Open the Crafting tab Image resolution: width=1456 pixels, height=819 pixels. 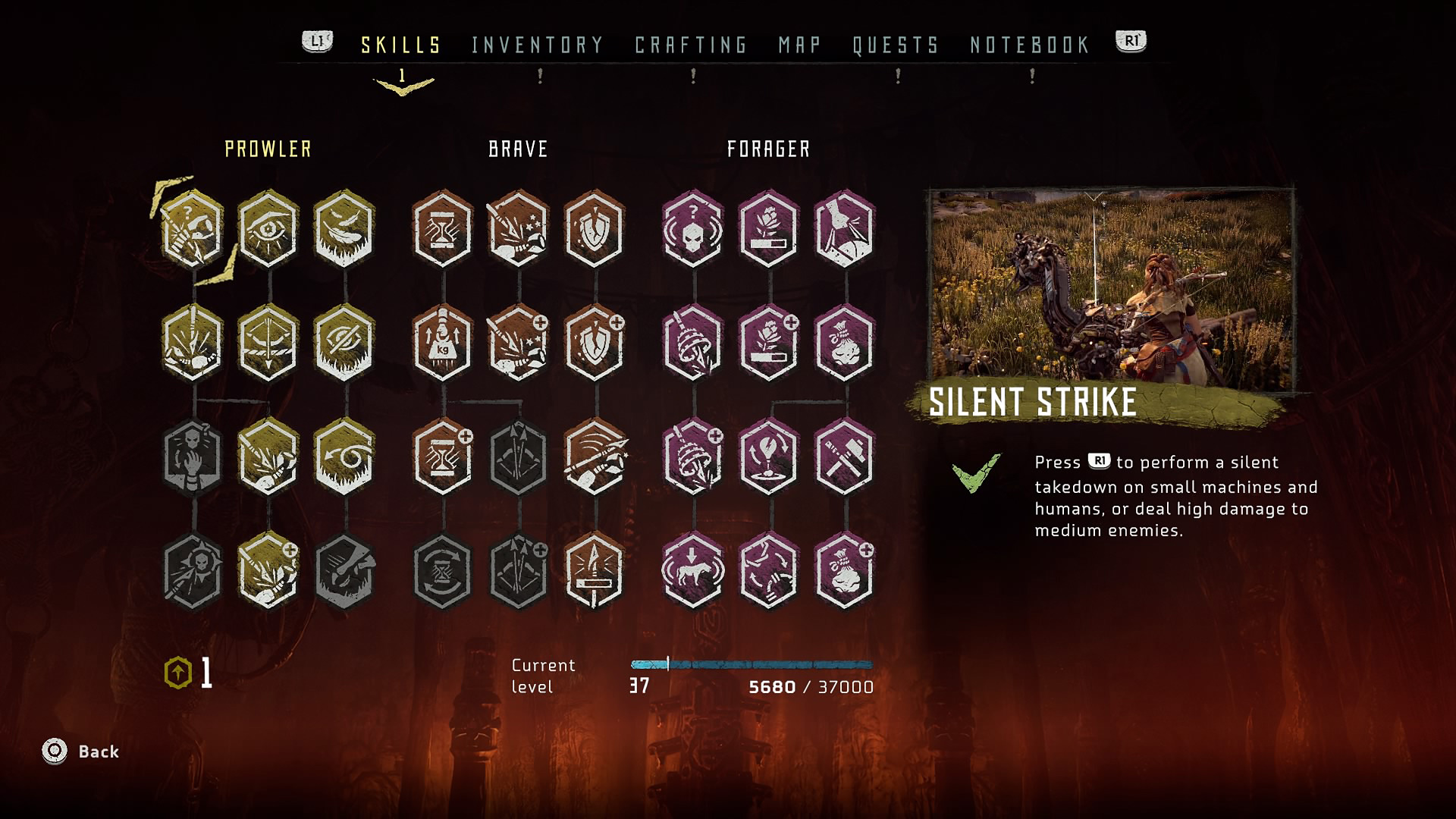click(x=691, y=45)
